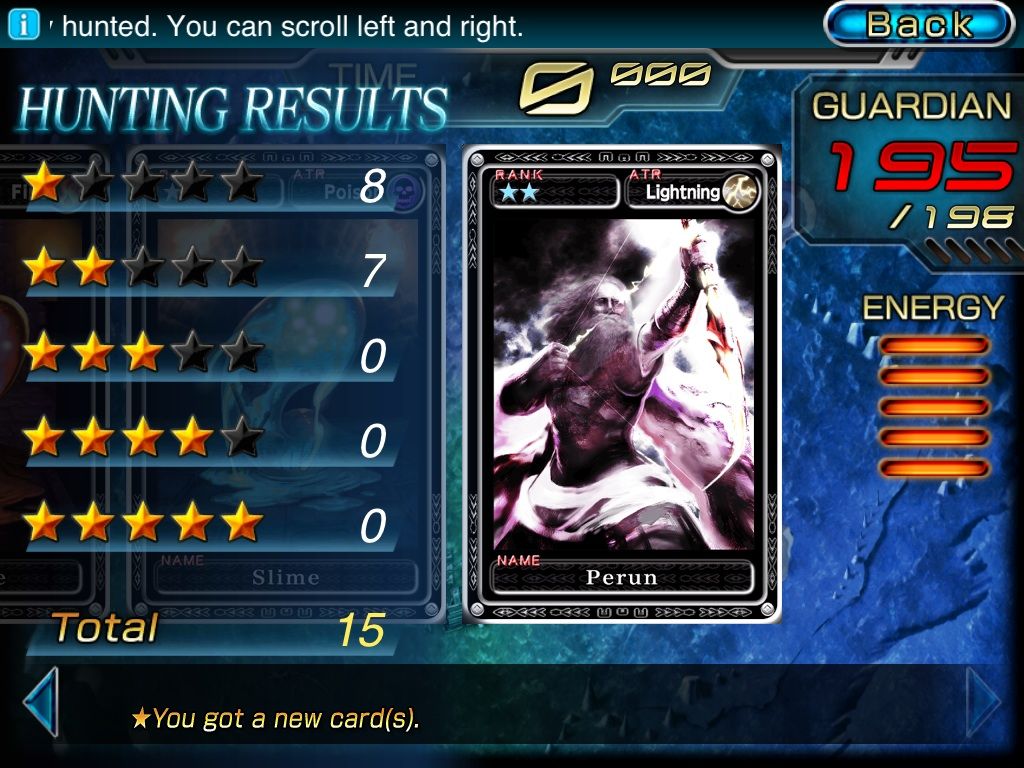The height and width of the screenshot is (768, 1024).
Task: Show the next card with right arrow
Action: [x=984, y=702]
